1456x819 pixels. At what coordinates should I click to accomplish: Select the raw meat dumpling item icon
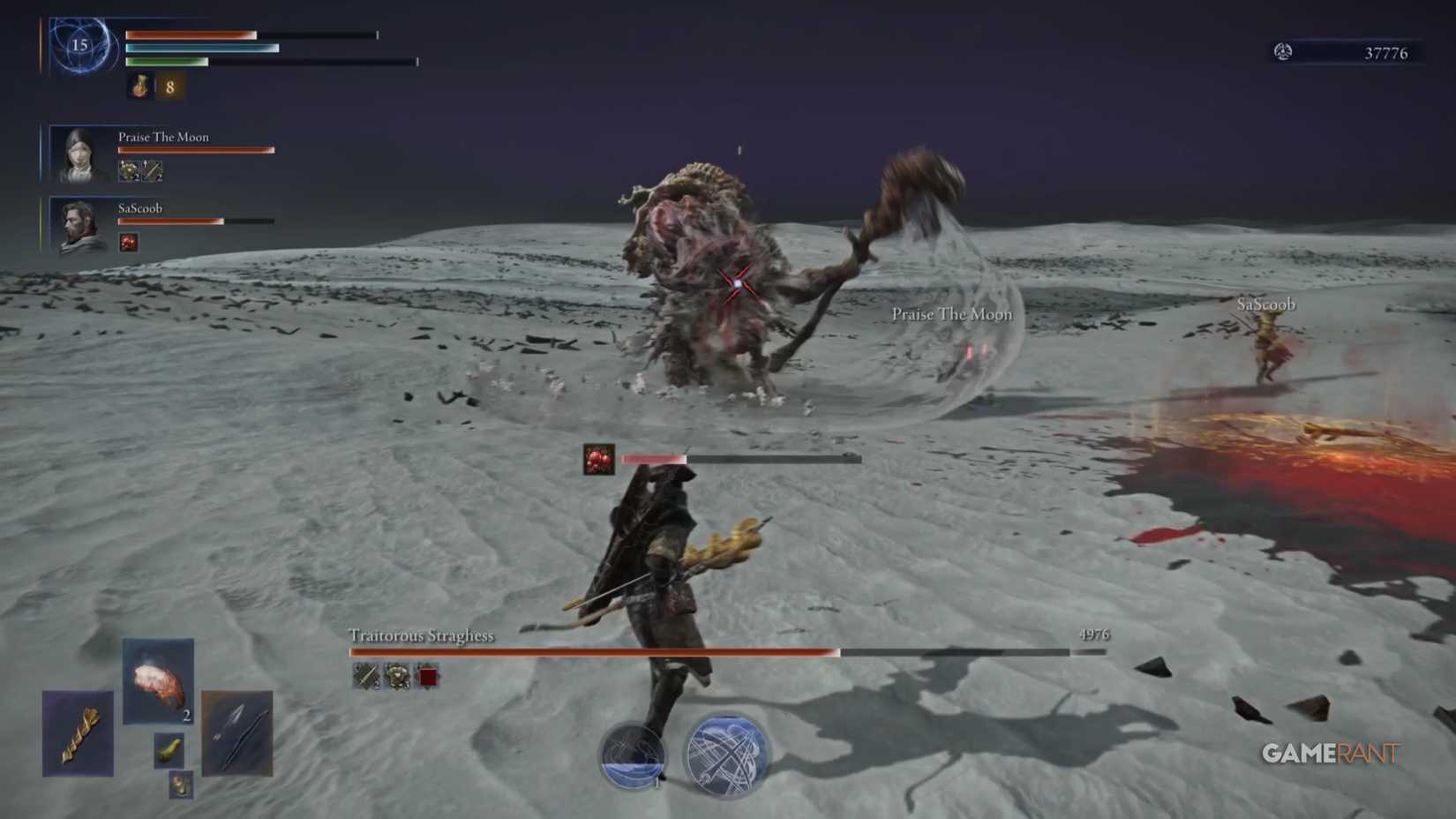[157, 680]
